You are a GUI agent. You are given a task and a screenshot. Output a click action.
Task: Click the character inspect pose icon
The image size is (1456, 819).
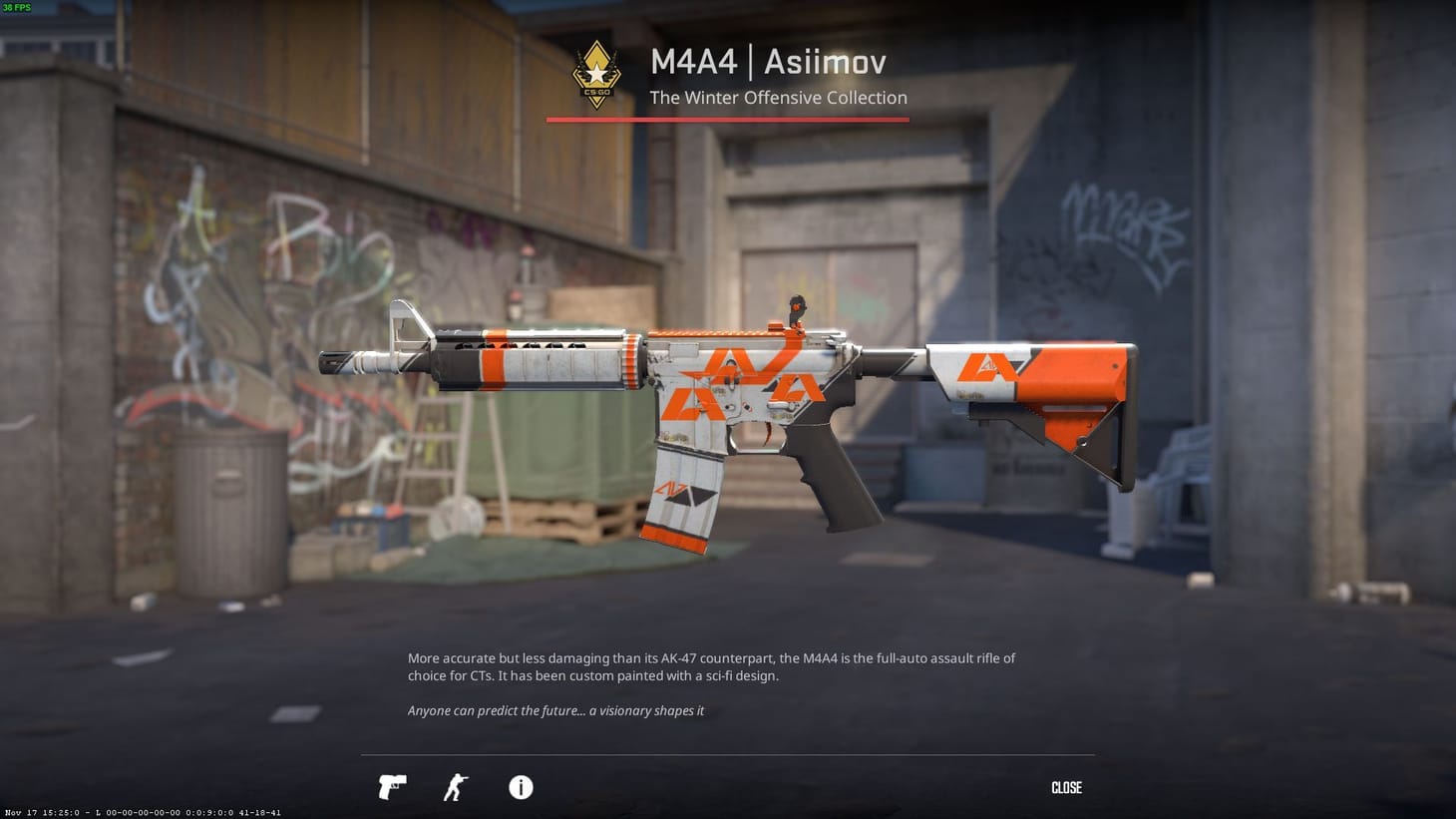454,787
